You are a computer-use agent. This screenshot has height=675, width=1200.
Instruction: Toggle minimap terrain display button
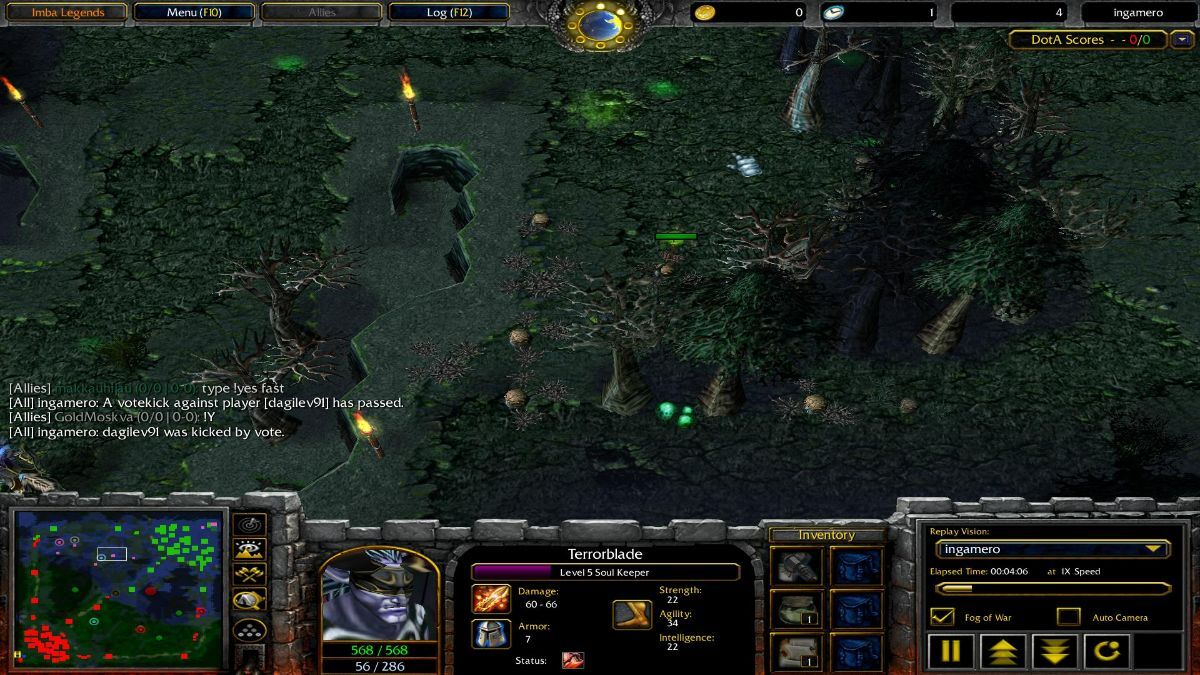[249, 549]
